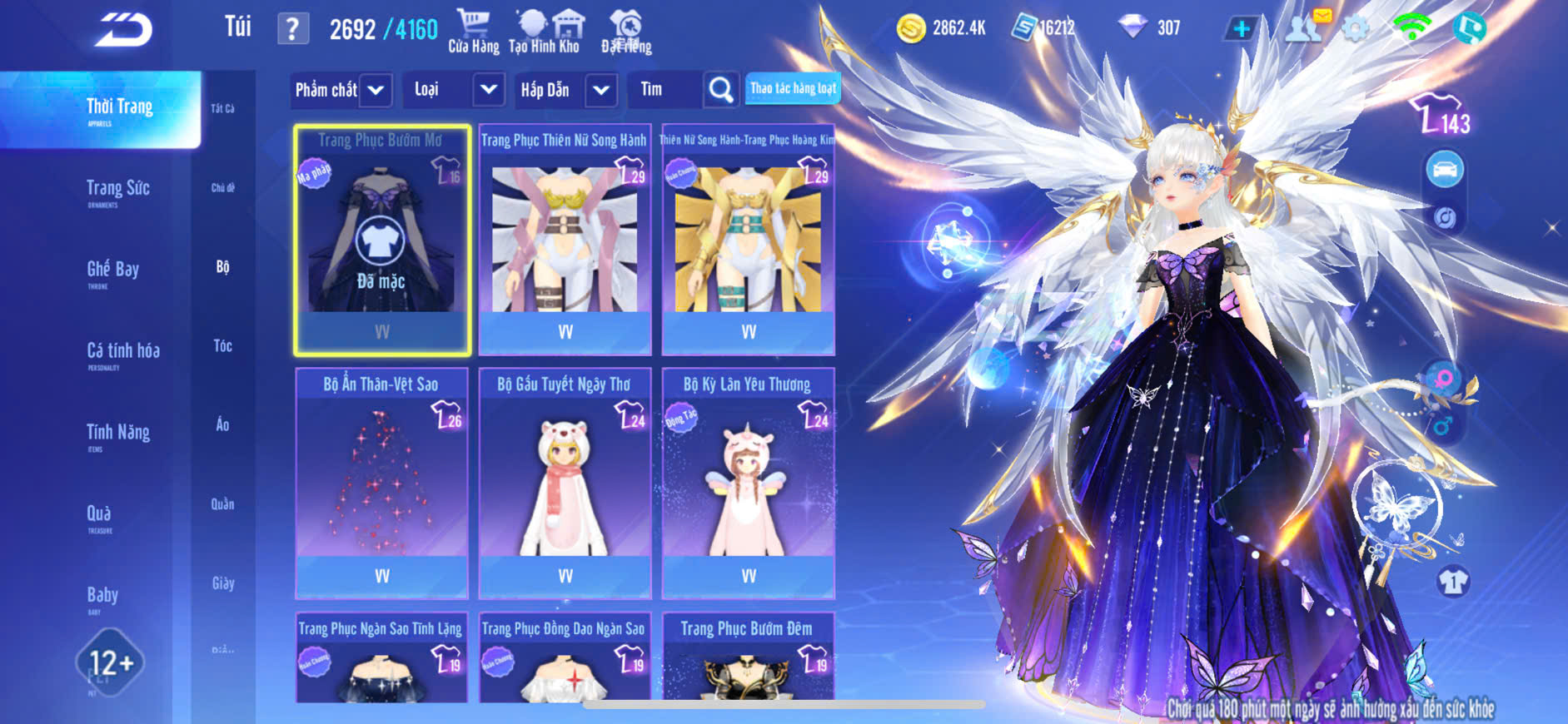
Task: Expand the Hấp Dẫn sort dropdown
Action: 601,90
